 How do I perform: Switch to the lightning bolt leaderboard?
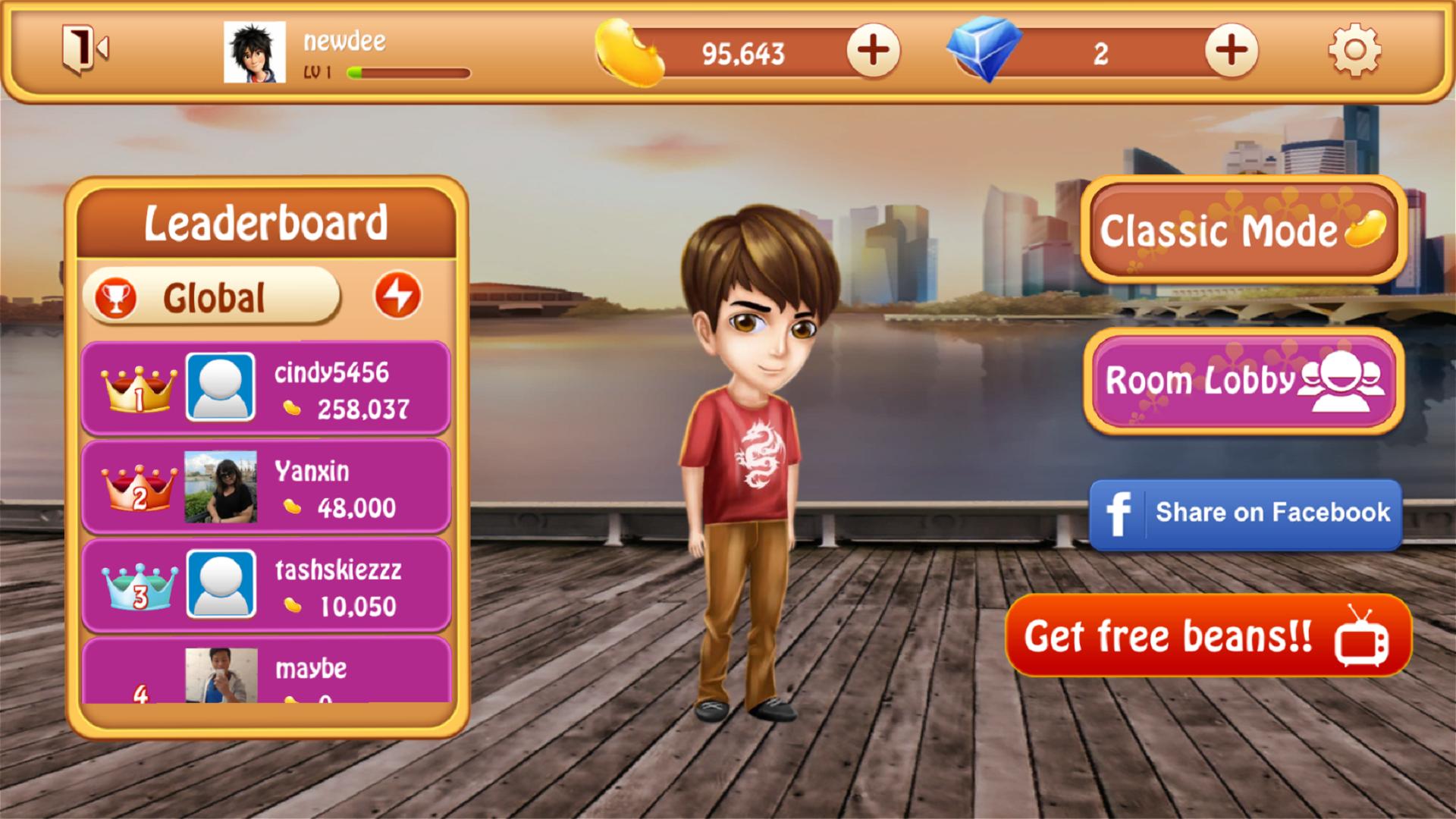coord(397,295)
